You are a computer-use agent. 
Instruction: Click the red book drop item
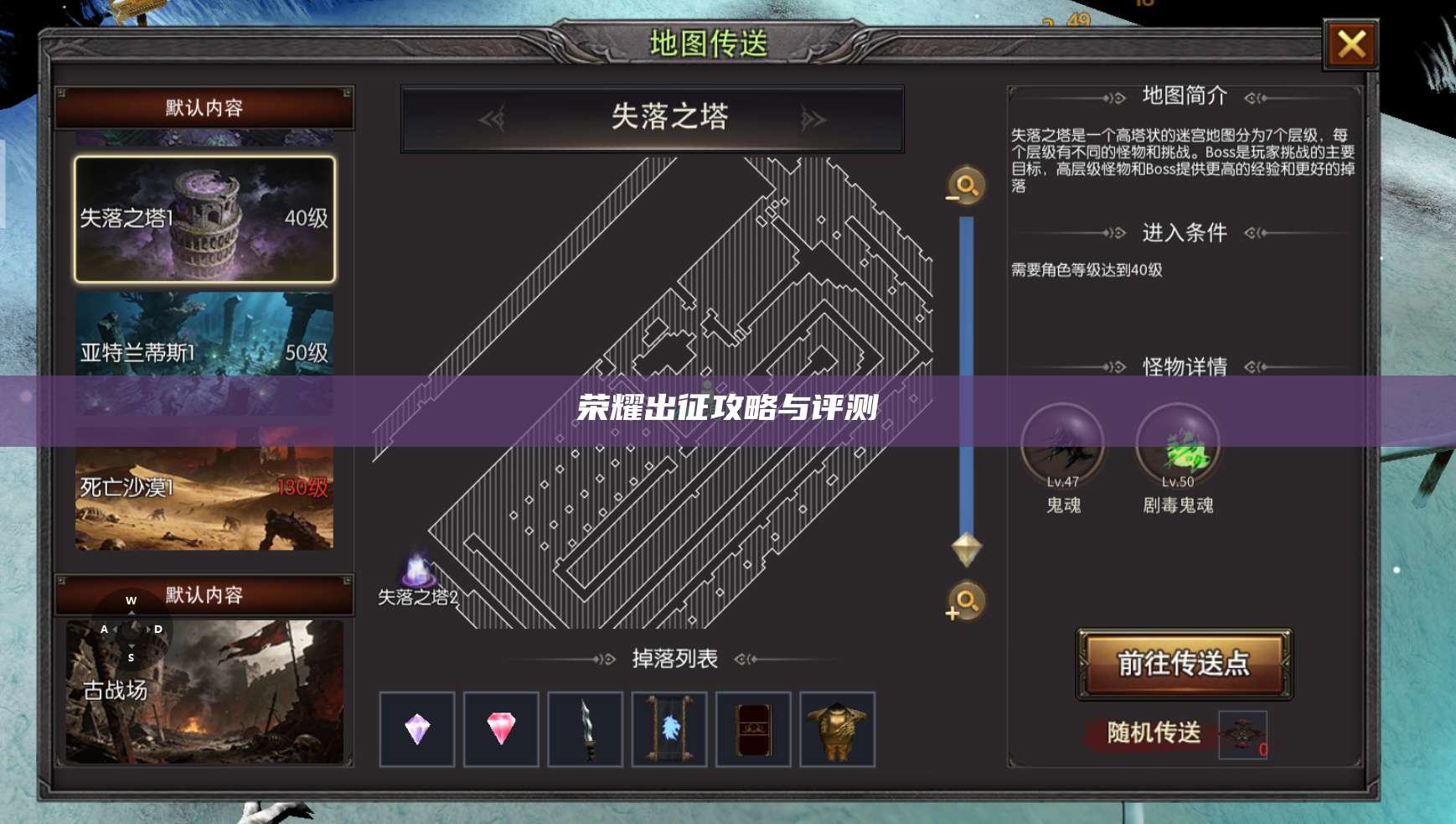pyautogui.click(x=752, y=728)
